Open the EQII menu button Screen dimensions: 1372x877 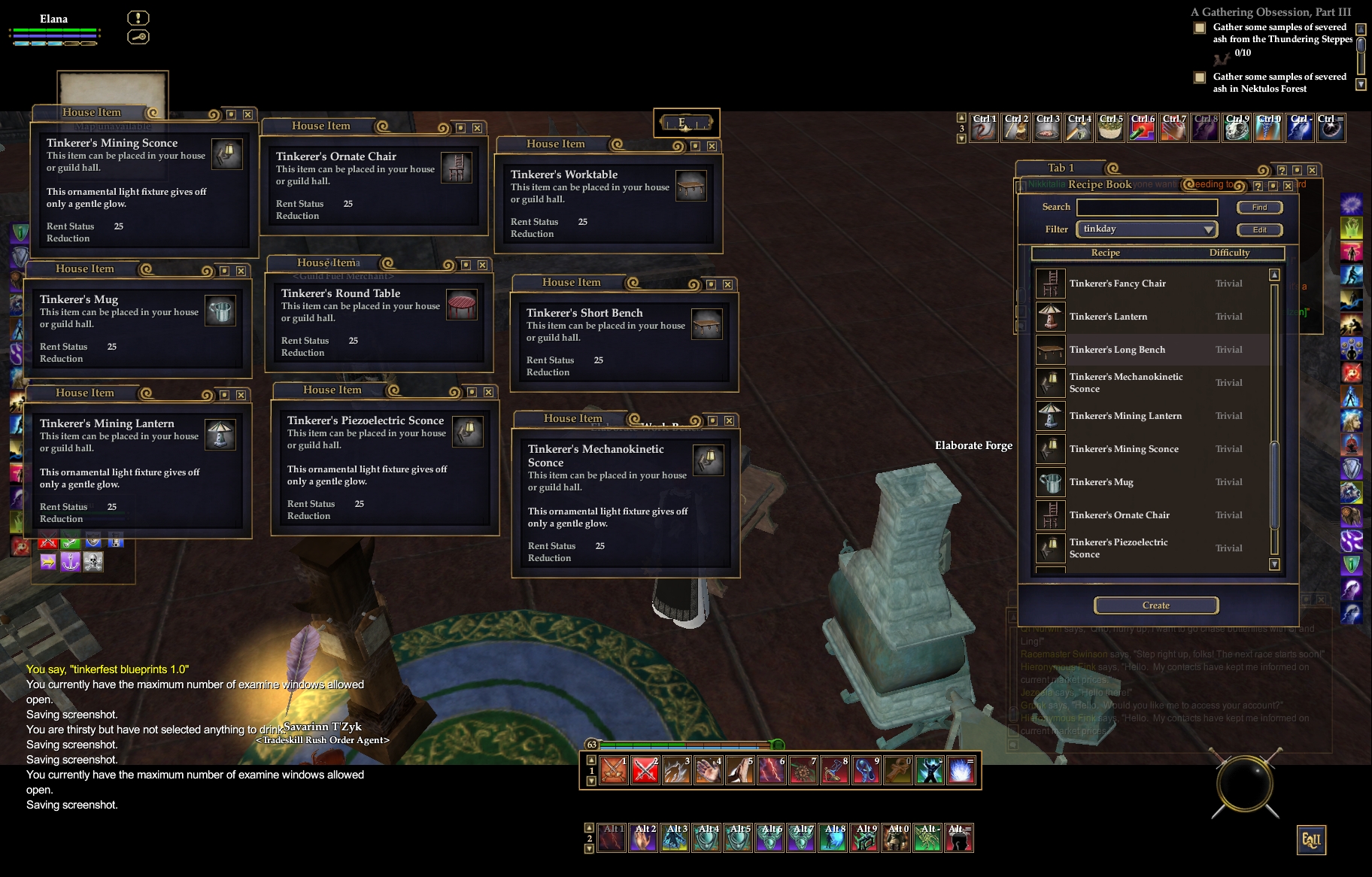1311,840
